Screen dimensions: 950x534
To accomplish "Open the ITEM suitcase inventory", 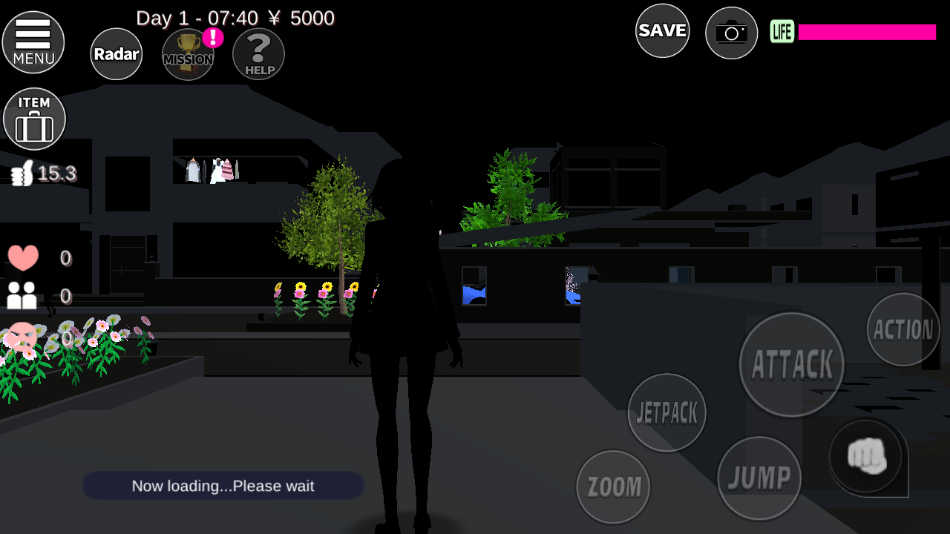I will click(35, 119).
